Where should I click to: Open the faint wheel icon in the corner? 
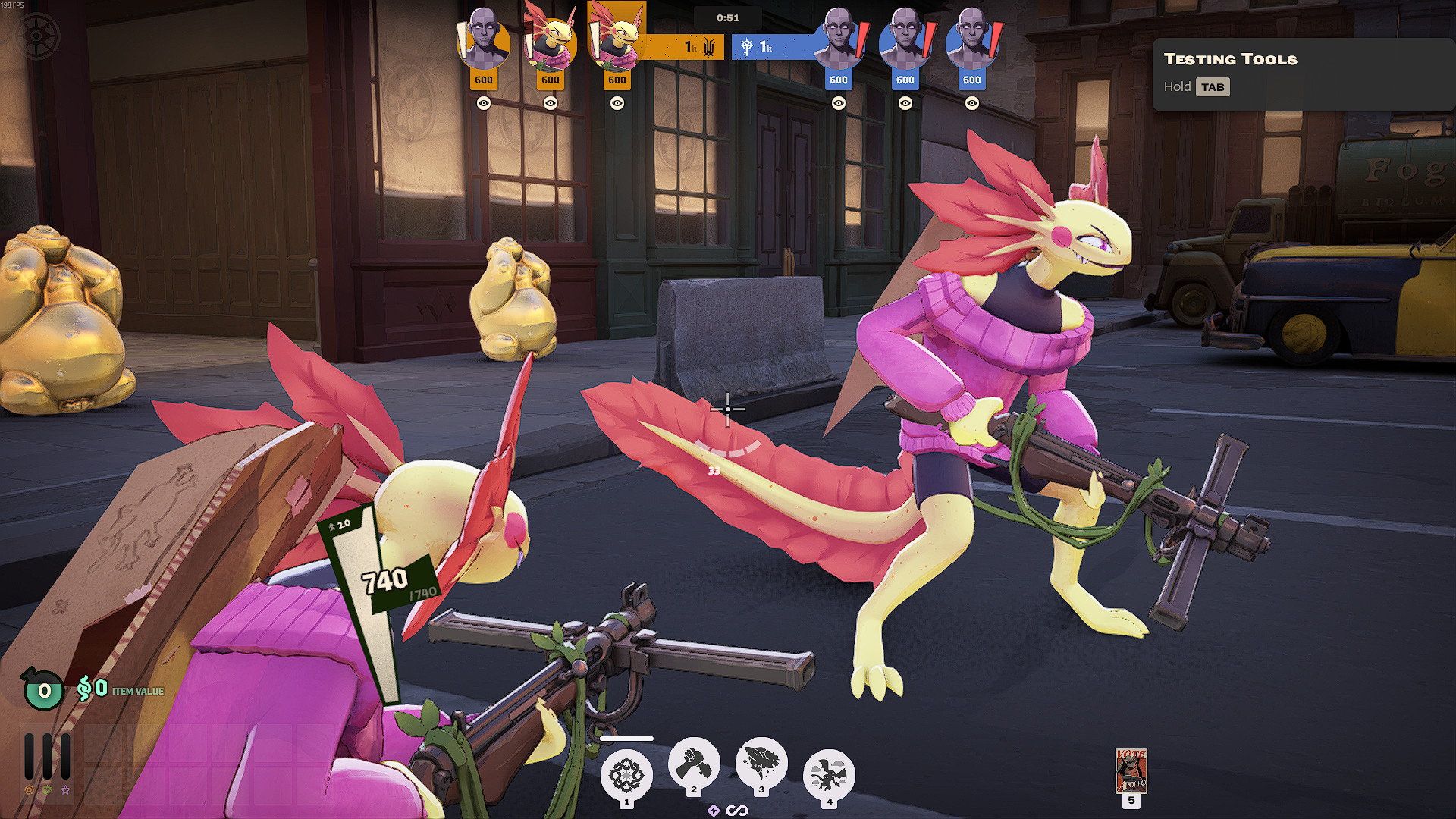pyautogui.click(x=37, y=36)
